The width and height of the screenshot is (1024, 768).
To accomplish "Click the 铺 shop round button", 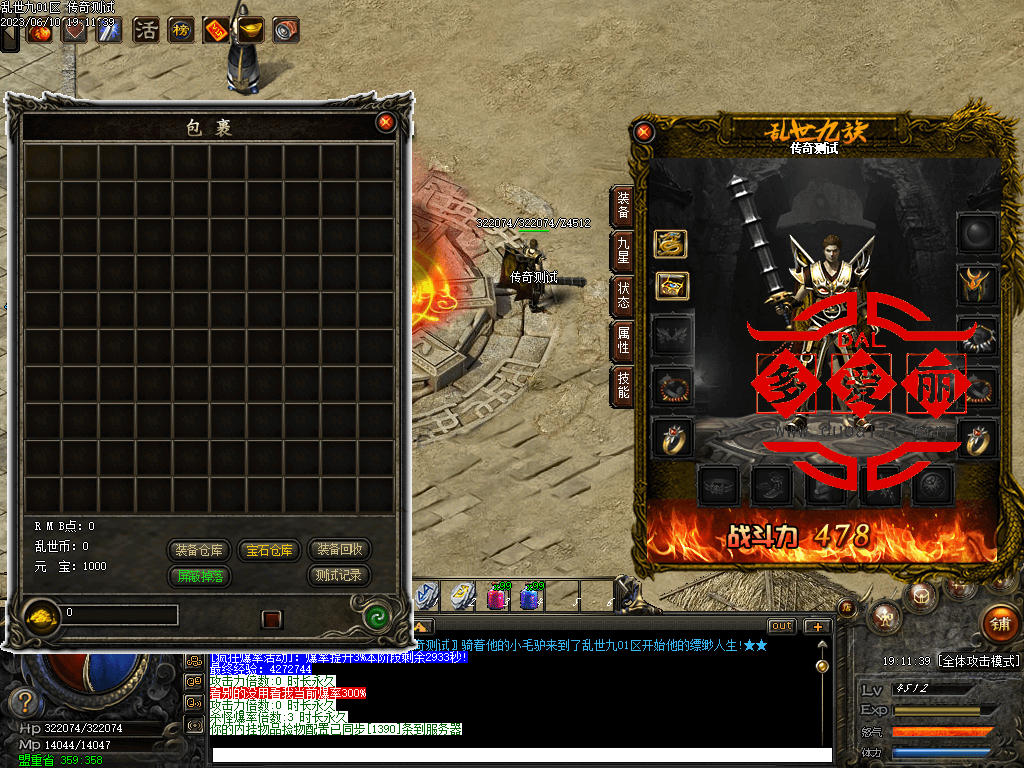I will [x=999, y=621].
